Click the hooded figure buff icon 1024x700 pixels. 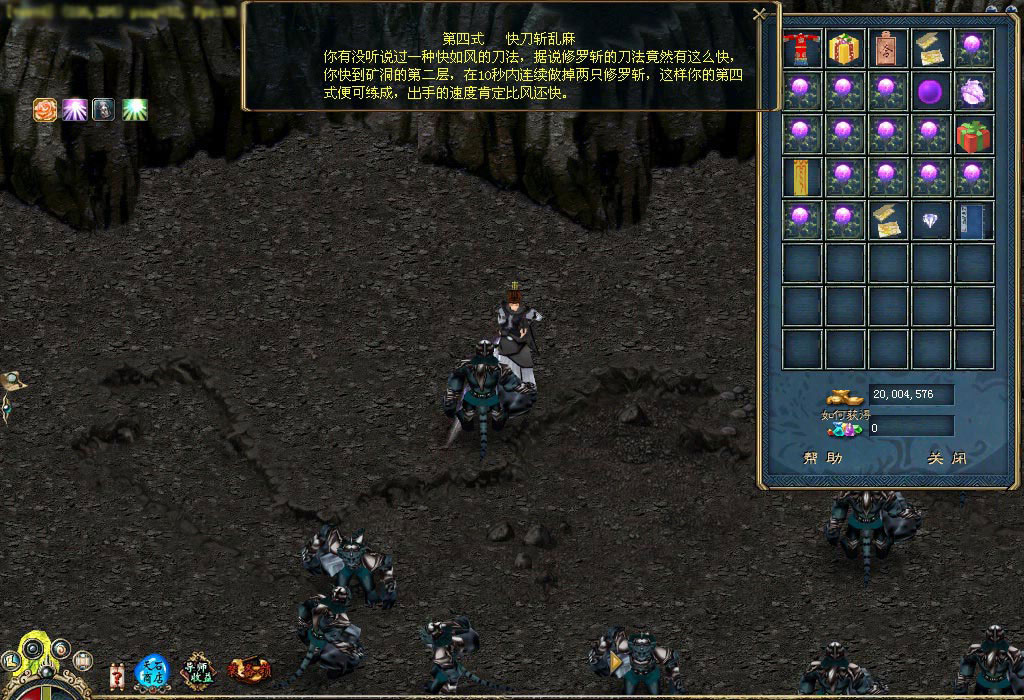click(104, 110)
